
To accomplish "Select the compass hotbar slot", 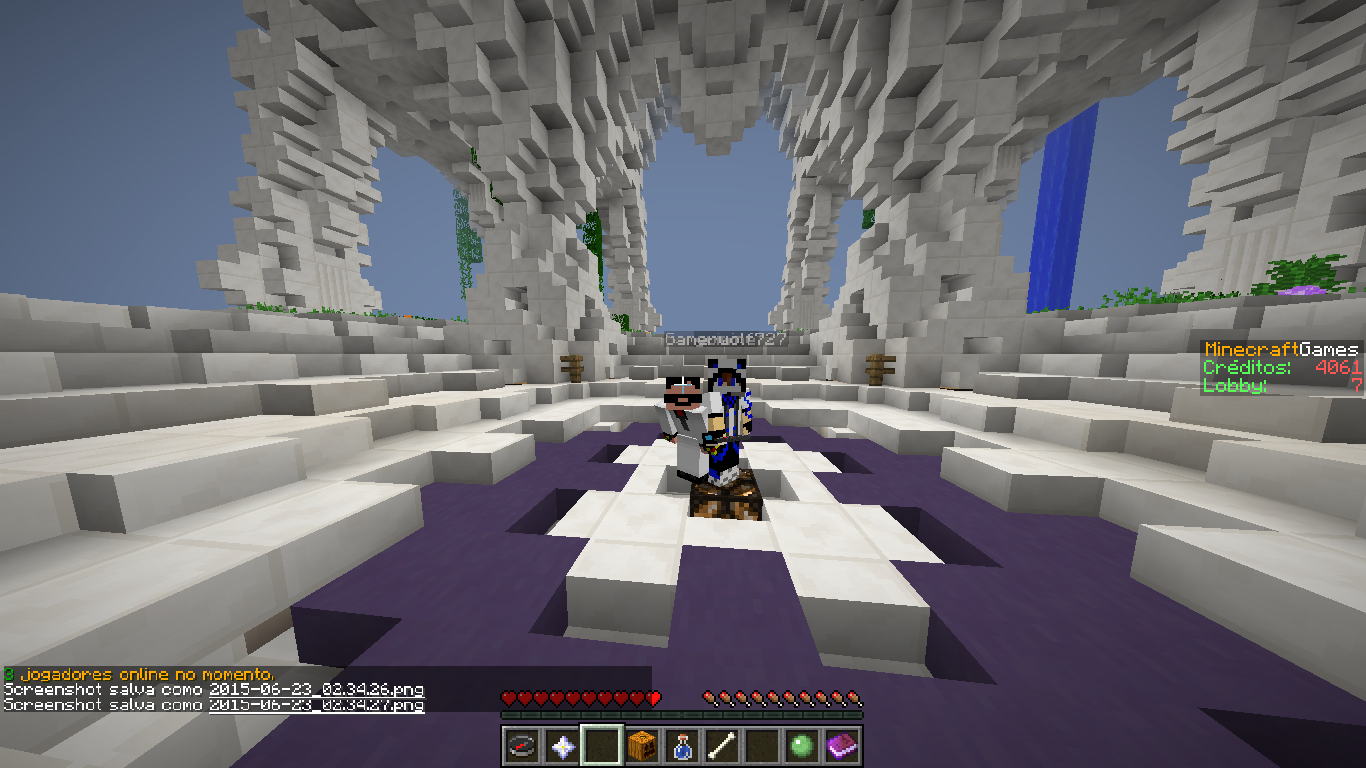I will (x=522, y=746).
